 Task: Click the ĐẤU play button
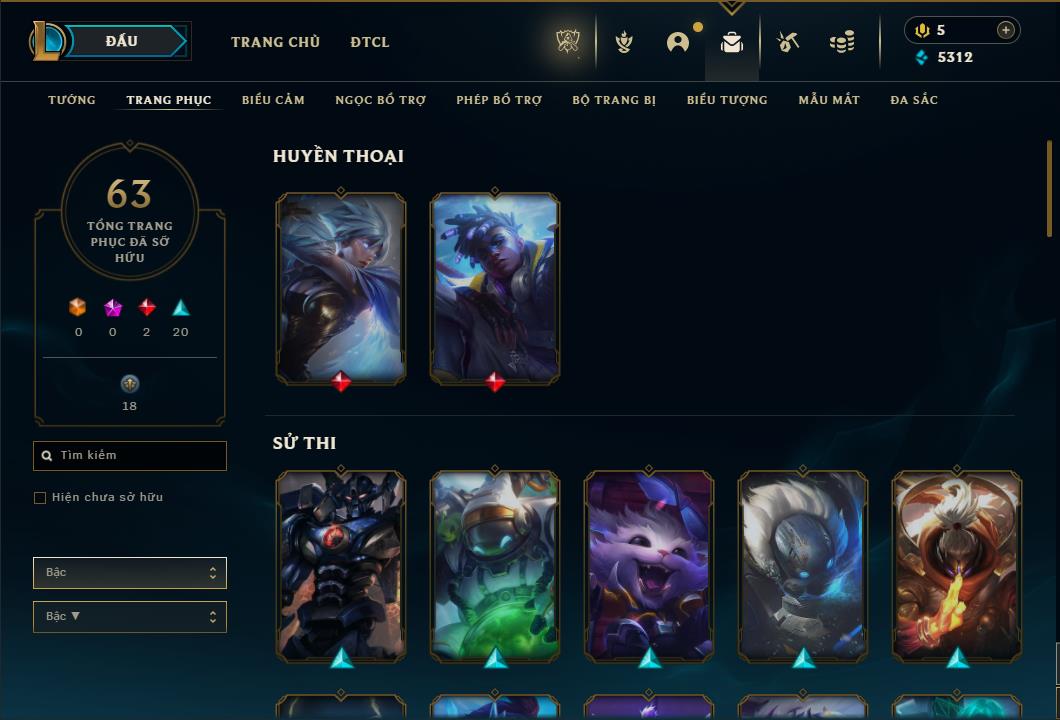click(x=122, y=41)
